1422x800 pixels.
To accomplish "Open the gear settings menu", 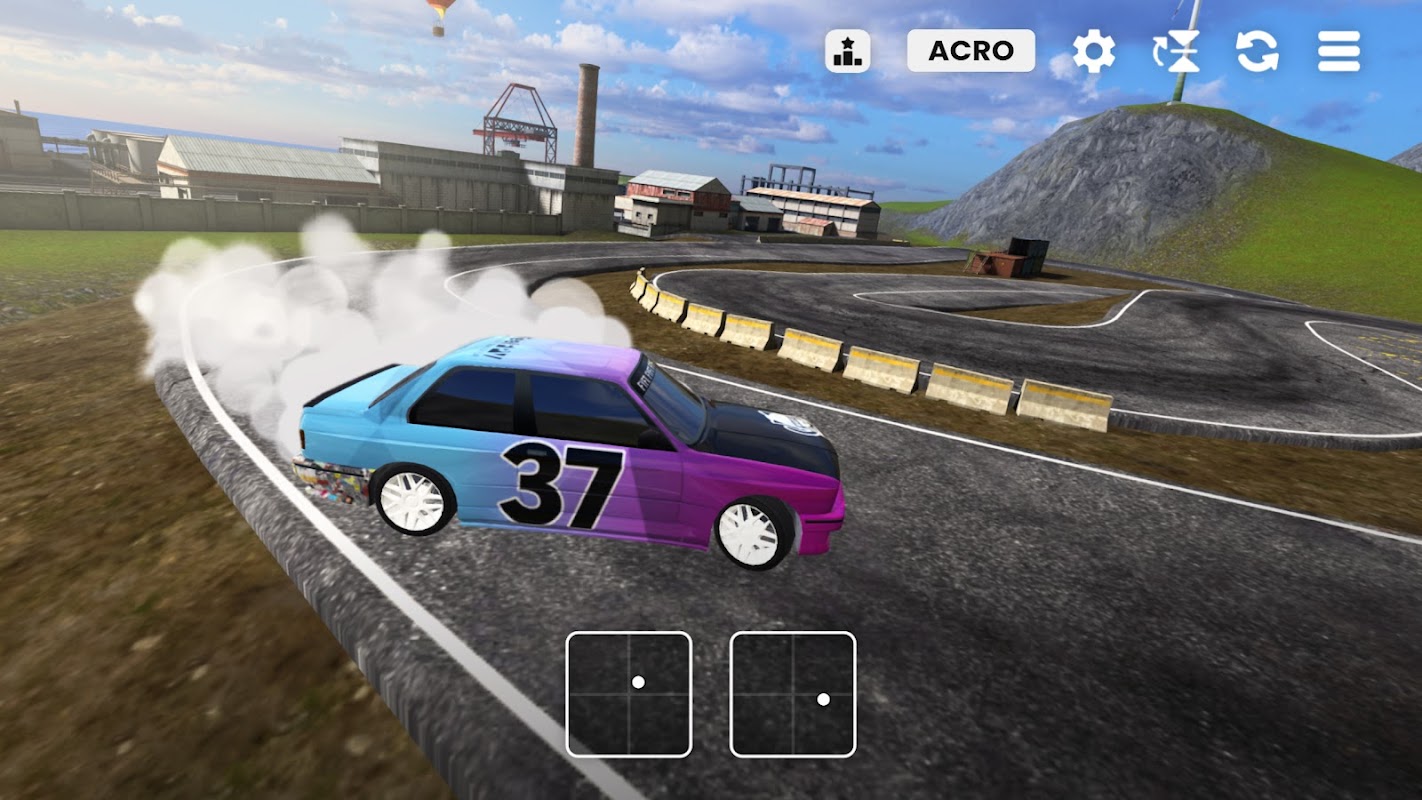I will coord(1094,51).
